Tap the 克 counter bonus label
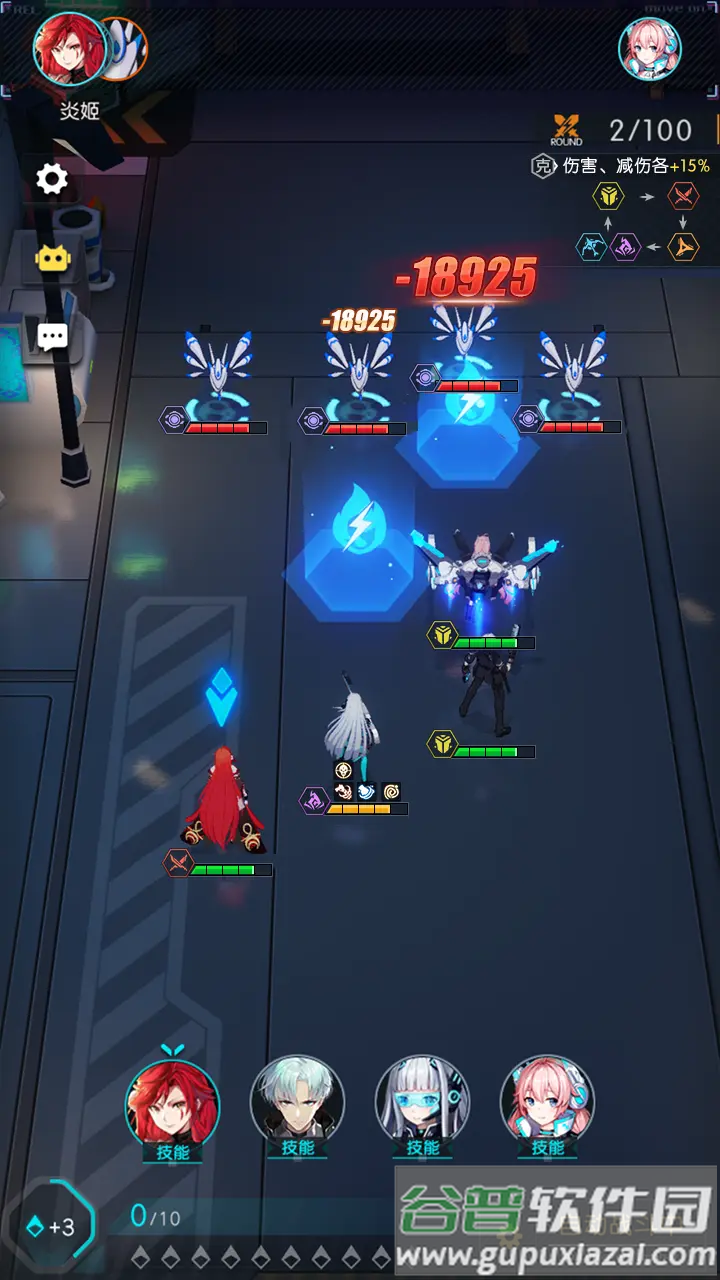 pos(541,166)
